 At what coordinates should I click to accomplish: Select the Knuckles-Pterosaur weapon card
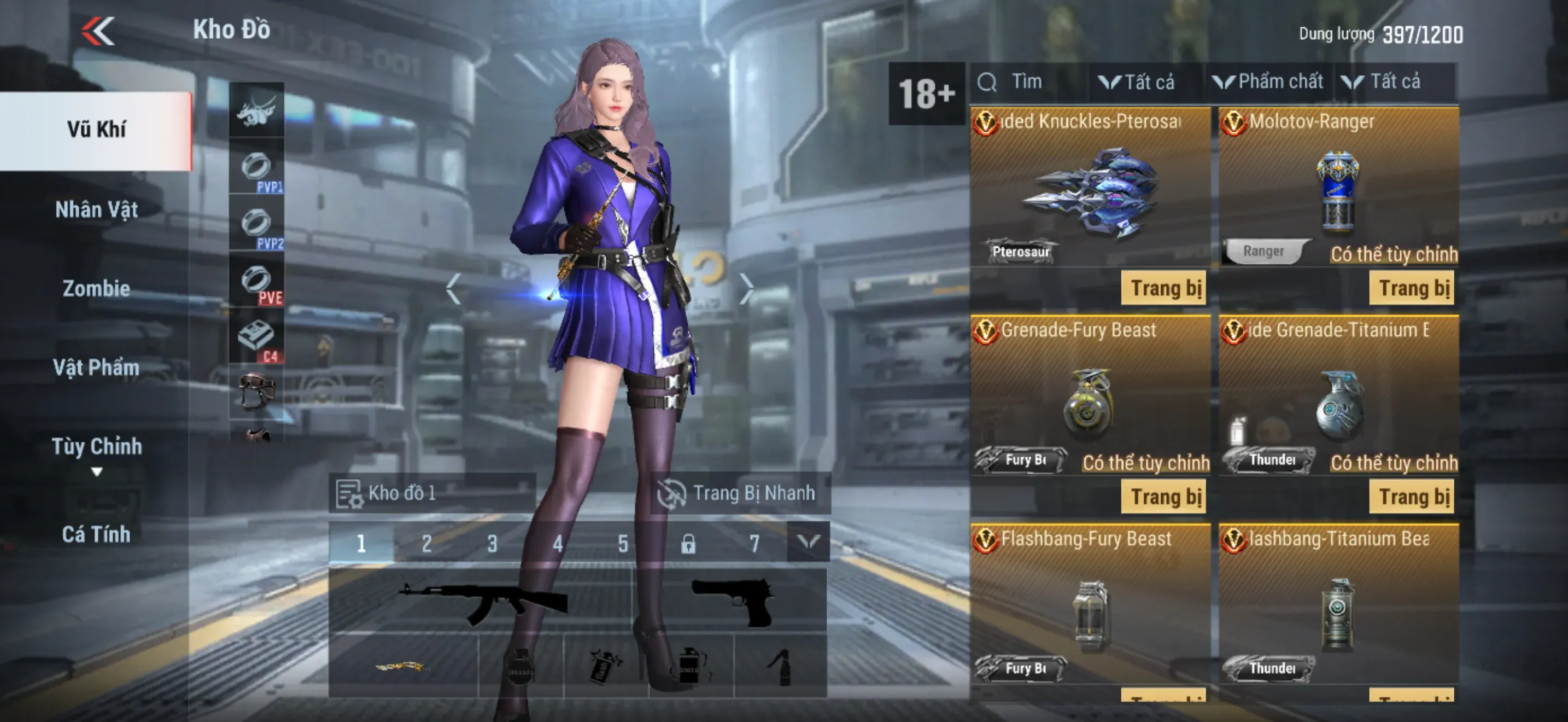pyautogui.click(x=1090, y=189)
